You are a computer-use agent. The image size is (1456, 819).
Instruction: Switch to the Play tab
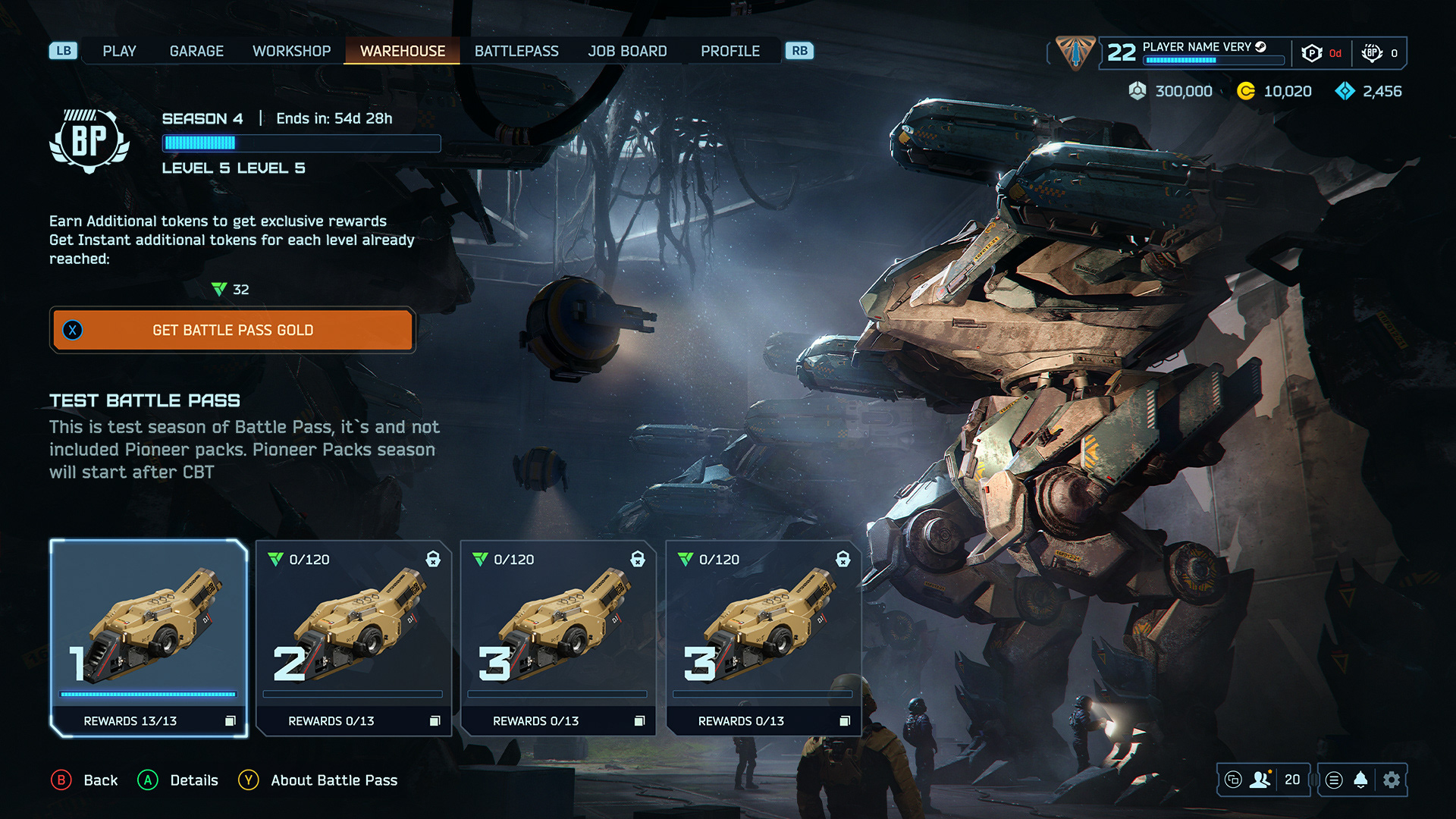(x=119, y=51)
